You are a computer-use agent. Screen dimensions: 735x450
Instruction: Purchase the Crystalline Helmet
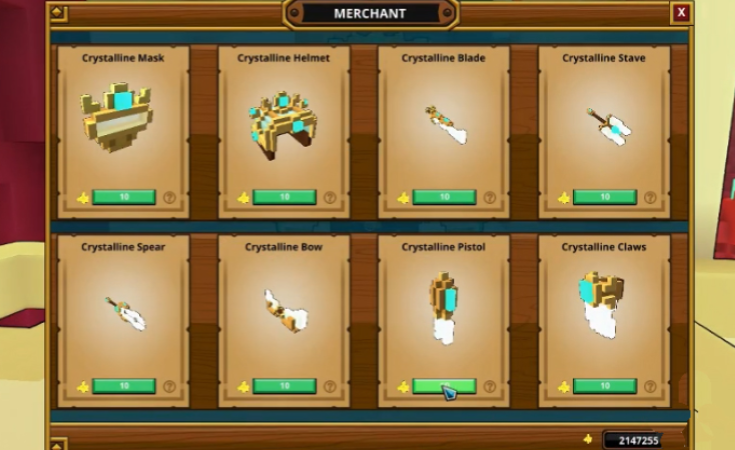pyautogui.click(x=284, y=197)
